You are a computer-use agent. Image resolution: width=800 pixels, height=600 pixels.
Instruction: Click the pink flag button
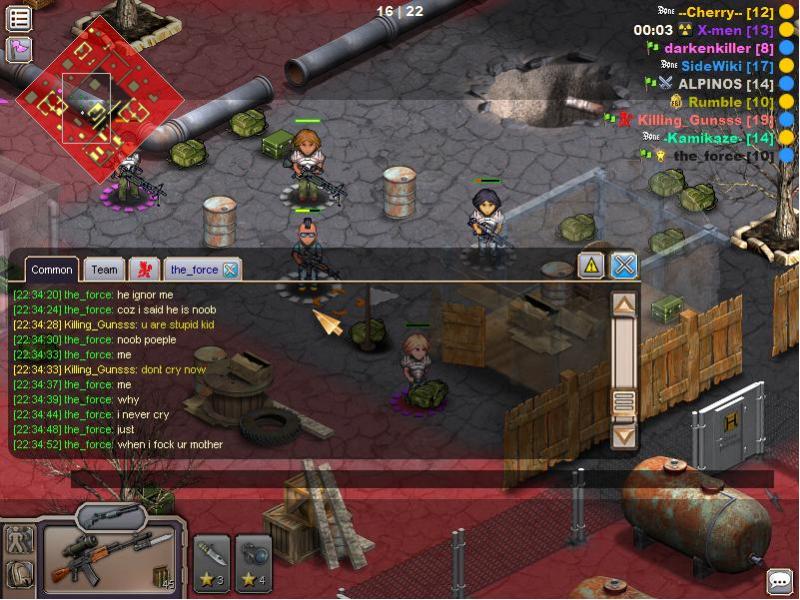19,49
